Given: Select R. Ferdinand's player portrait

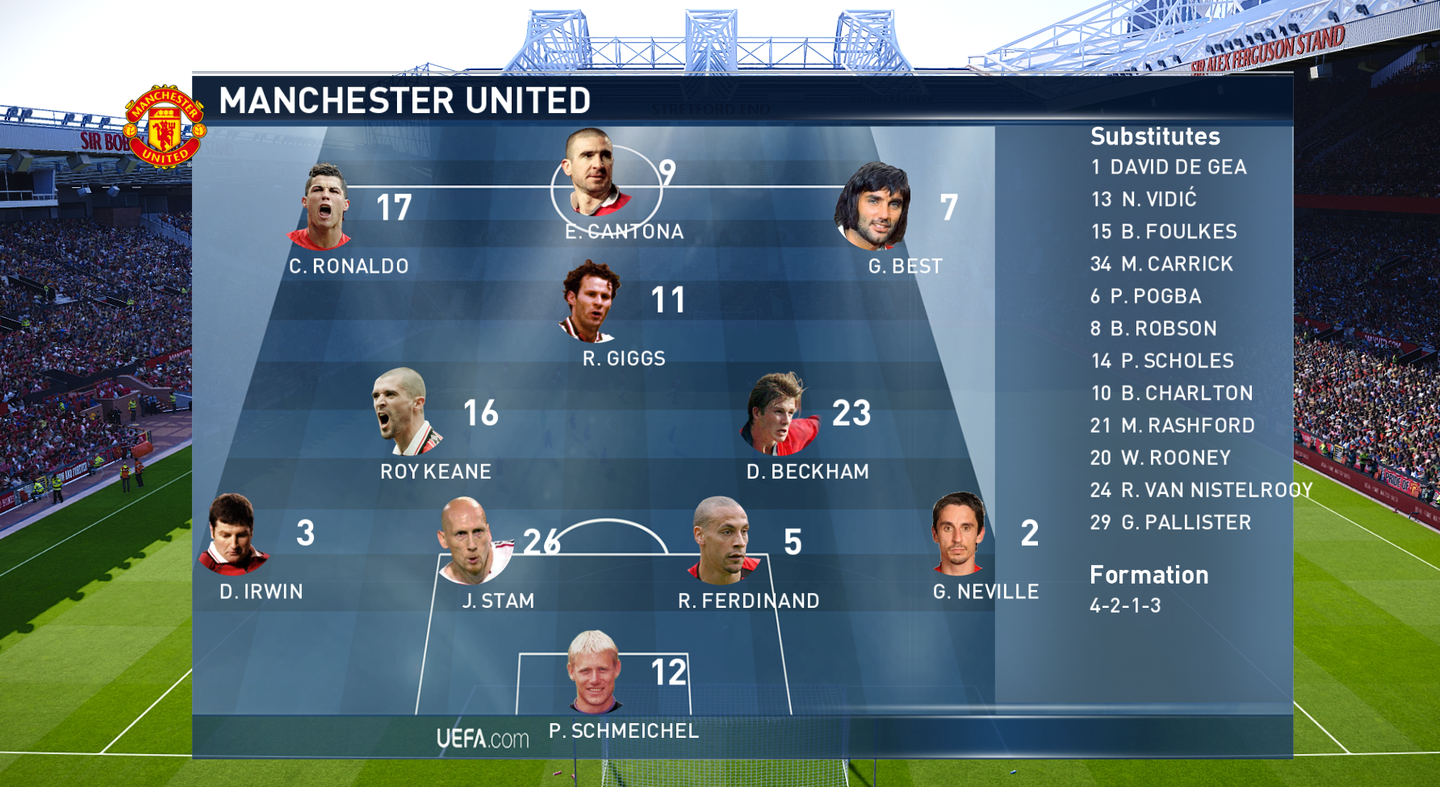Looking at the screenshot, I should click(723, 541).
